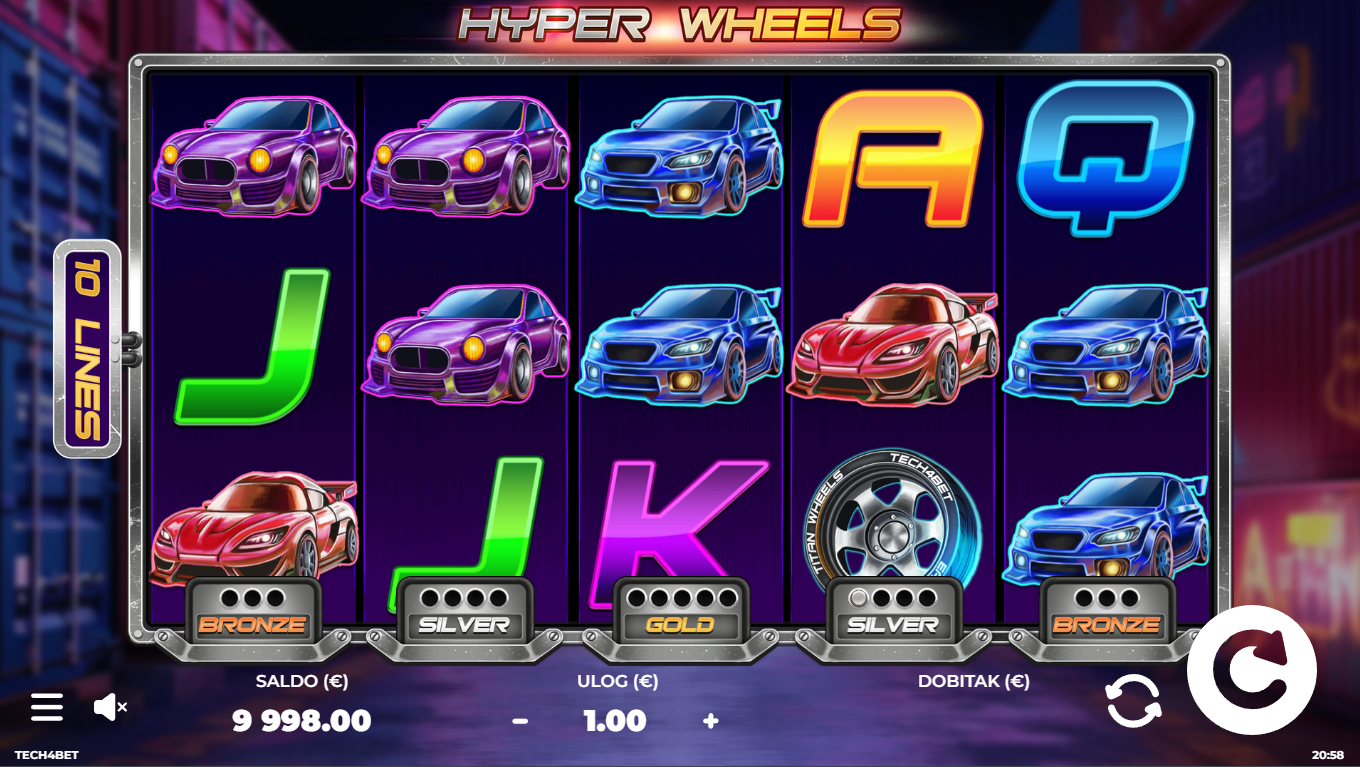Increase the bet with the plus button
Viewport: 1360px width, 767px height.
pos(711,721)
